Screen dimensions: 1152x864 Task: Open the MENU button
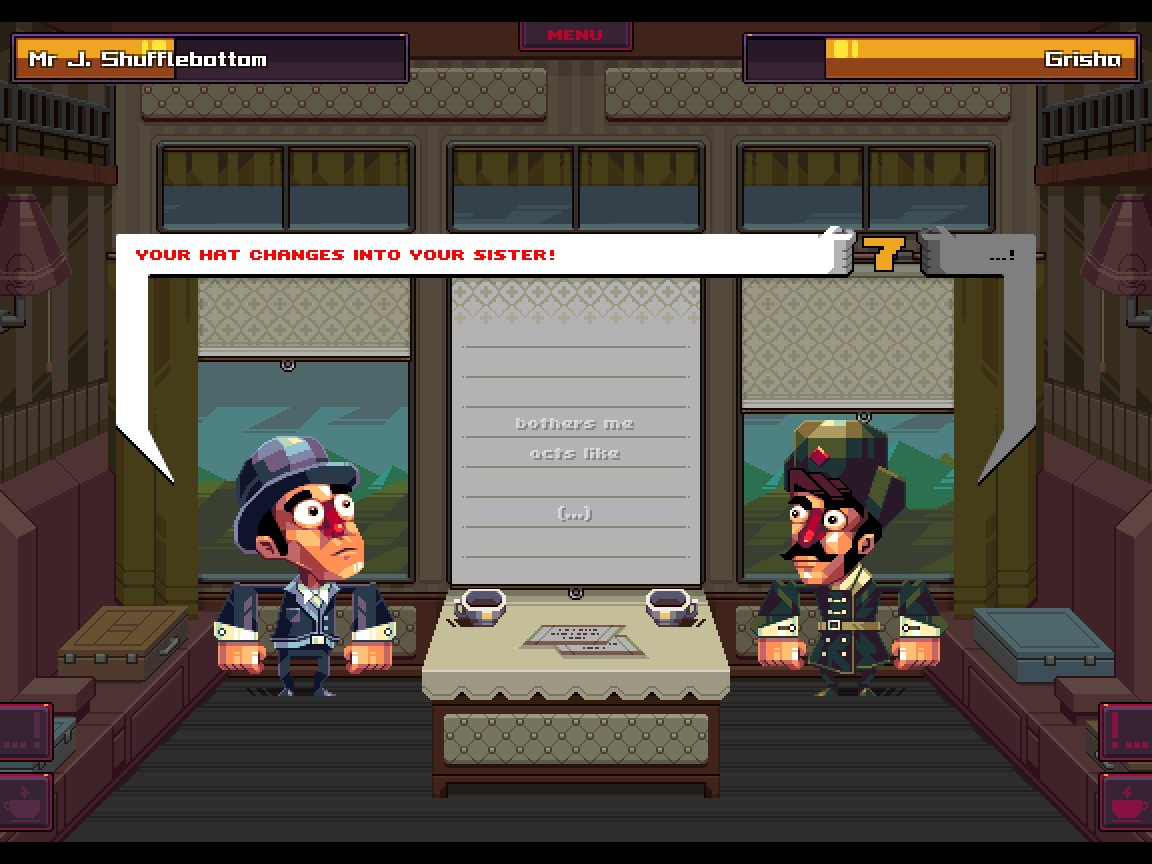point(575,35)
